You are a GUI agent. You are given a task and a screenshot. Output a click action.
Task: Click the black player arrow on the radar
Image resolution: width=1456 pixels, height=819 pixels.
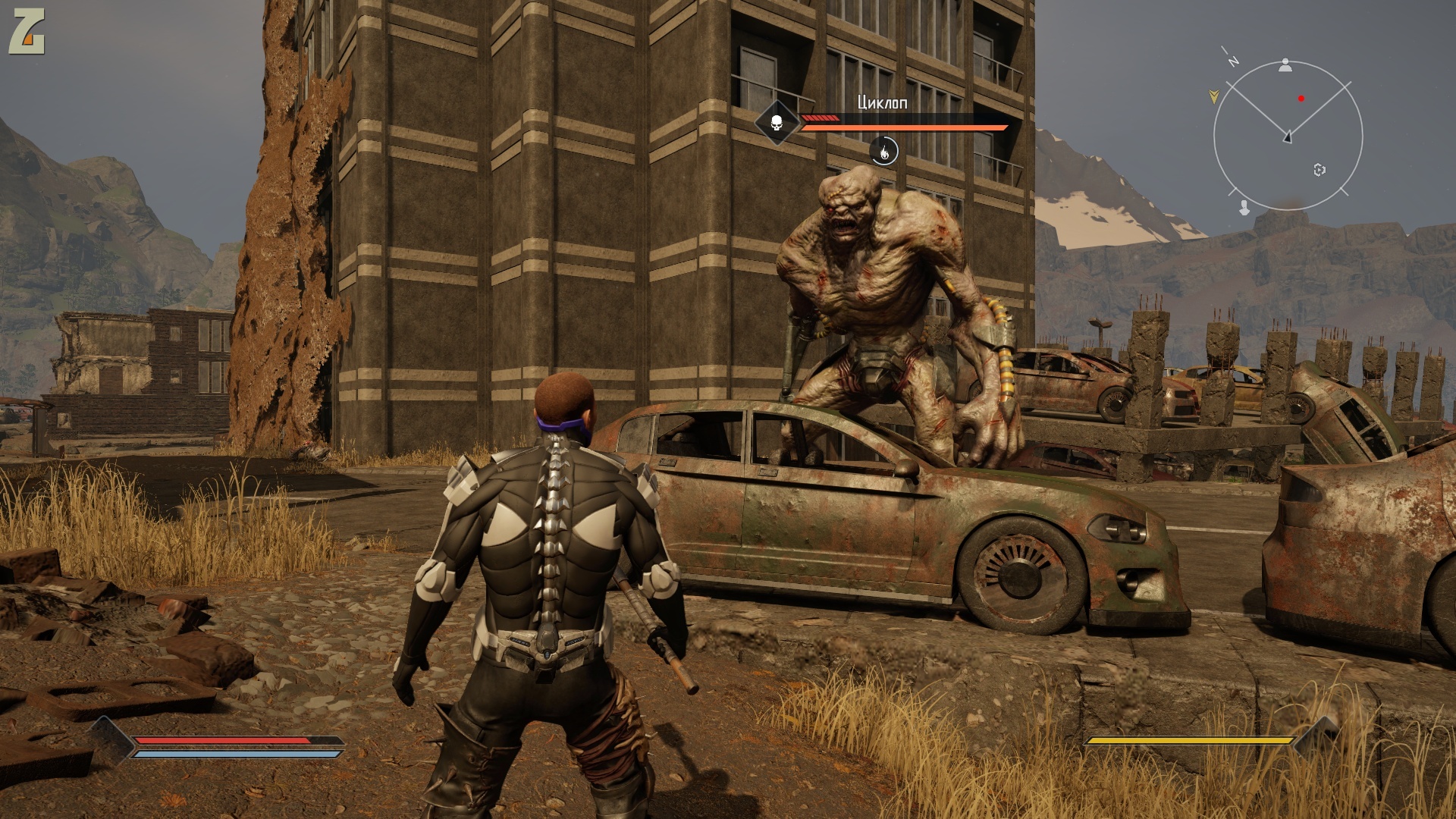coord(1288,136)
